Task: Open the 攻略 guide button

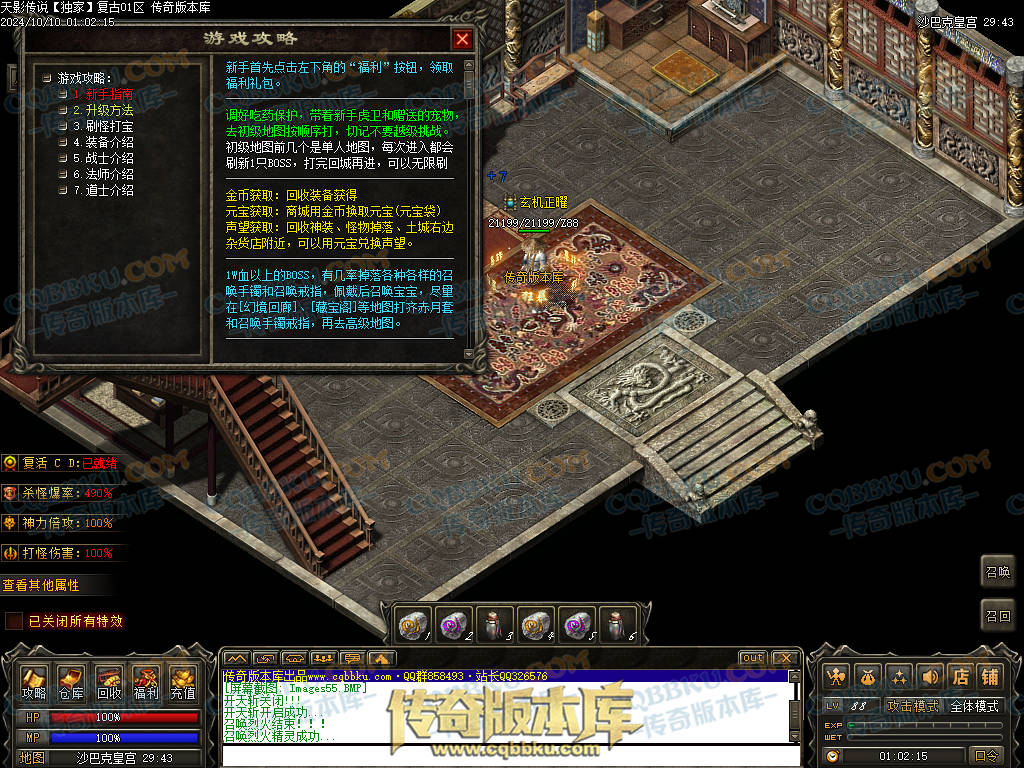Action: (34, 683)
